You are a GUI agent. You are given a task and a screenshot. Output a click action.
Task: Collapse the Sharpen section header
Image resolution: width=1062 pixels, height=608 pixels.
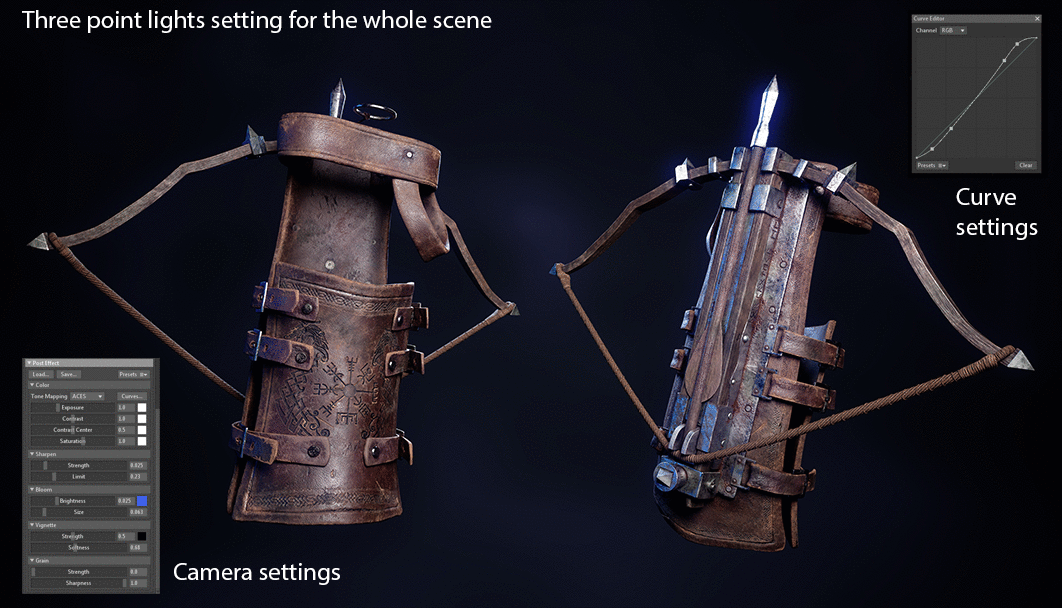click(x=42, y=454)
